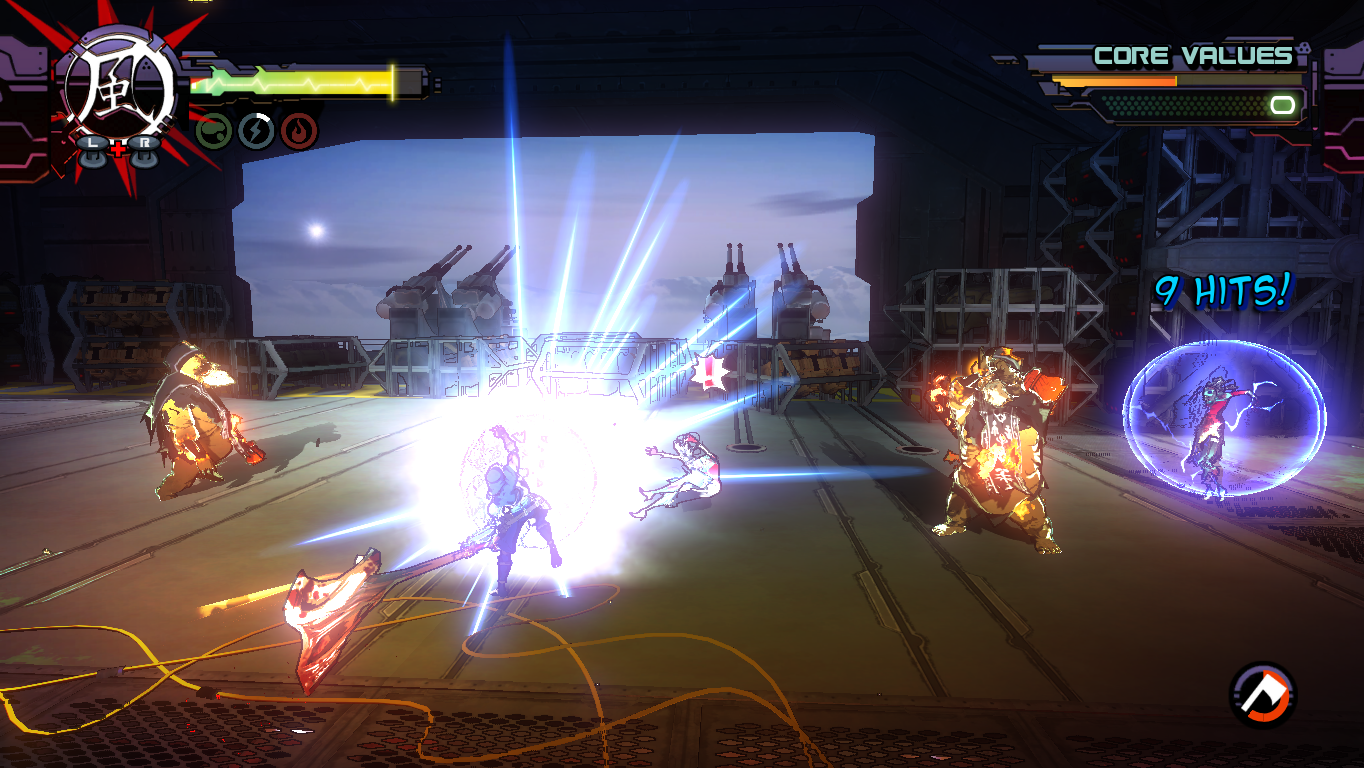Select the green swirl element icon

213,131
